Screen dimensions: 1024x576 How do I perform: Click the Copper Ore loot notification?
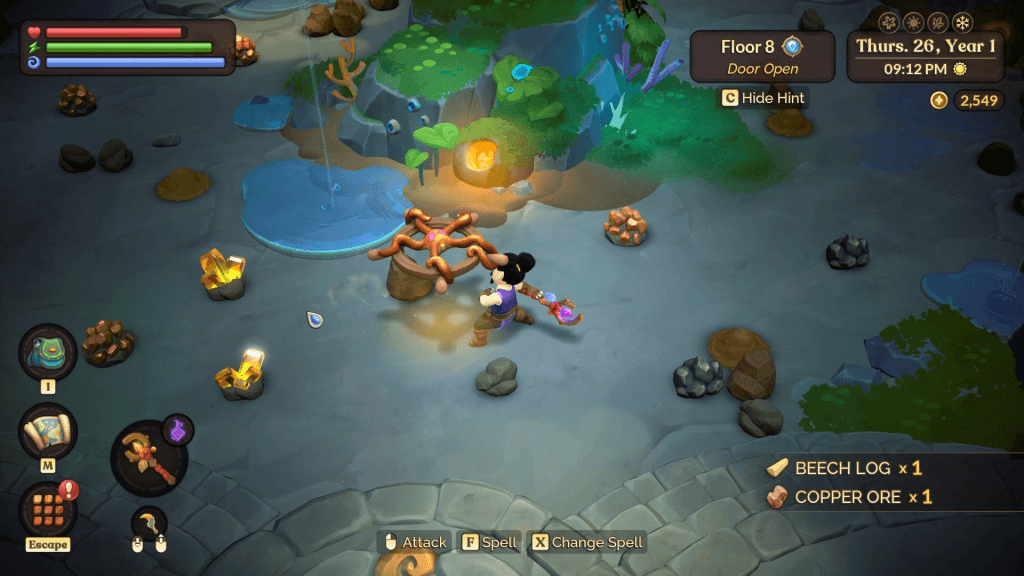click(x=849, y=497)
